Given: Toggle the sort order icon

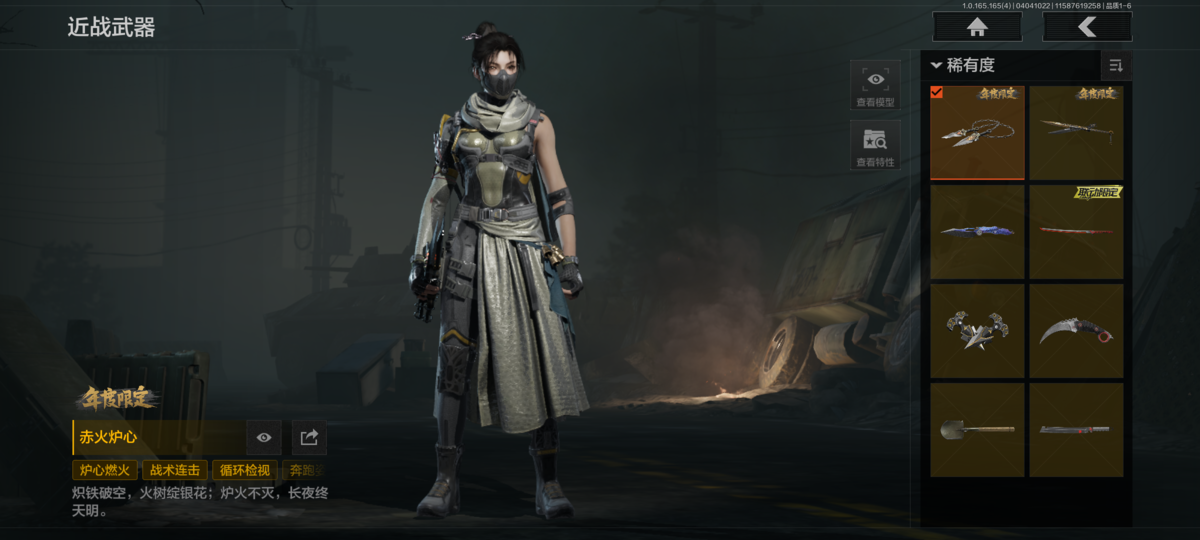Looking at the screenshot, I should pyautogui.click(x=1115, y=66).
